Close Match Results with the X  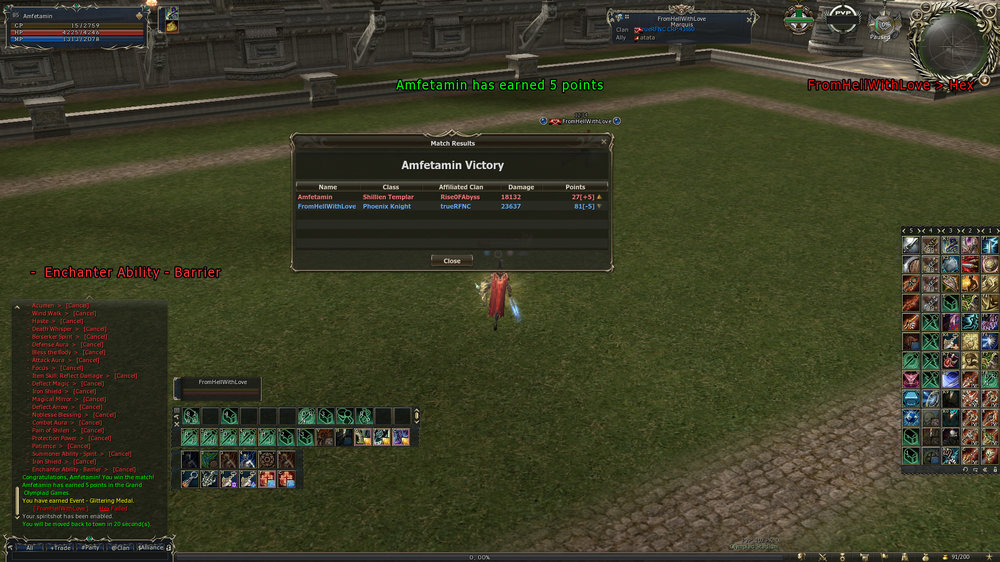tap(603, 143)
